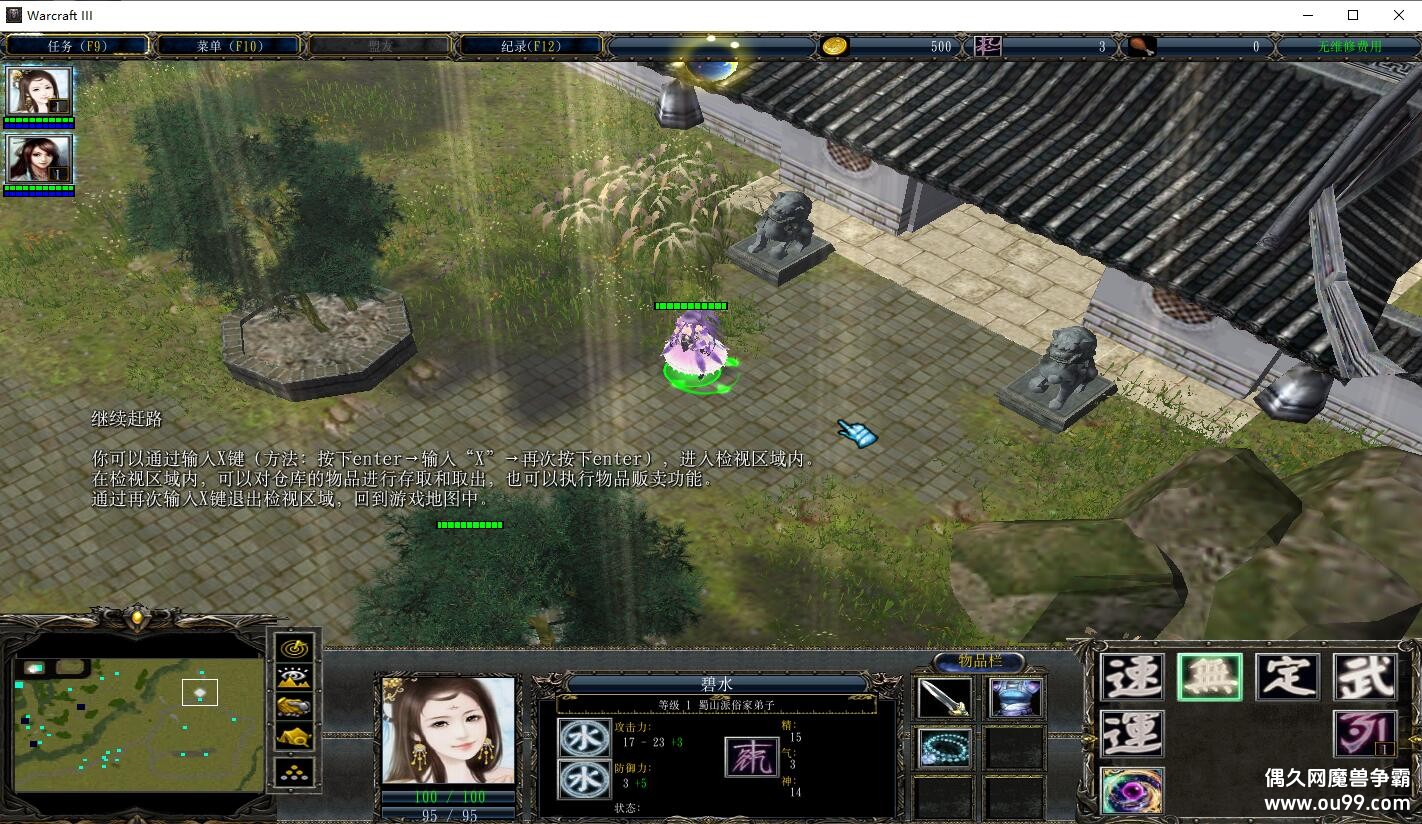Open the 任务 (F9) quests menu
This screenshot has height=824, width=1422.
pos(77,46)
